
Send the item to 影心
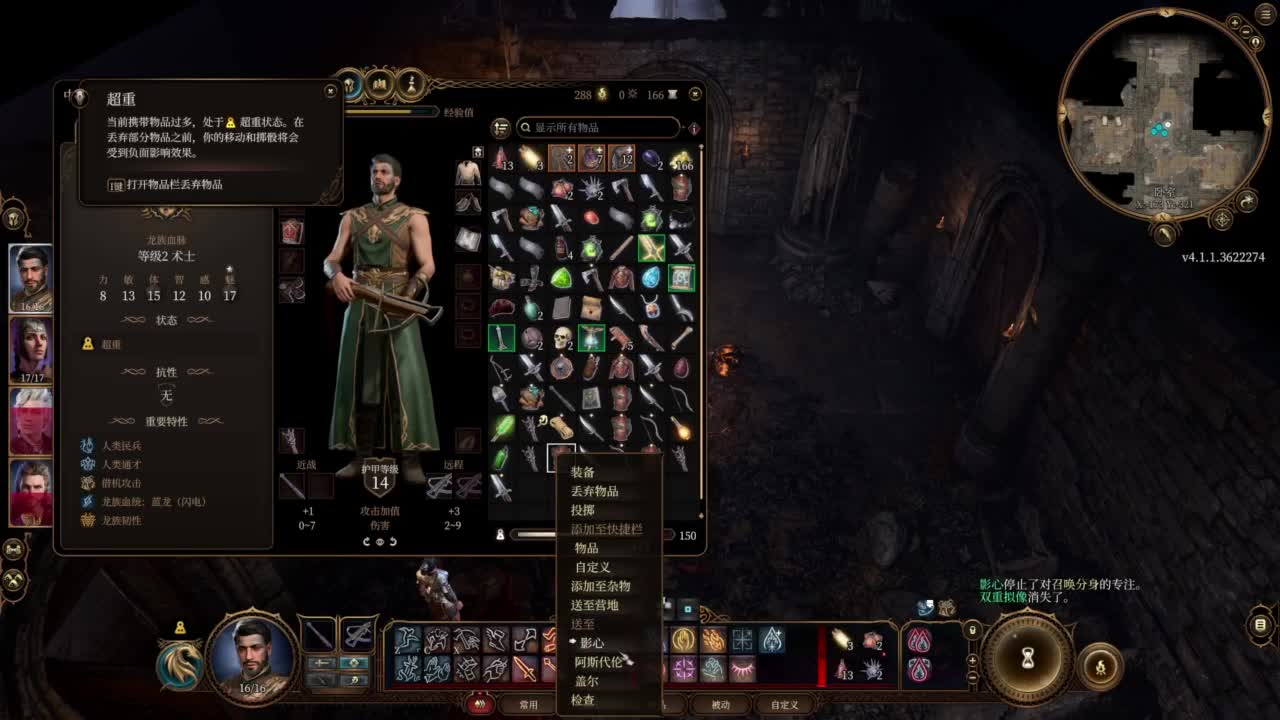pos(592,643)
